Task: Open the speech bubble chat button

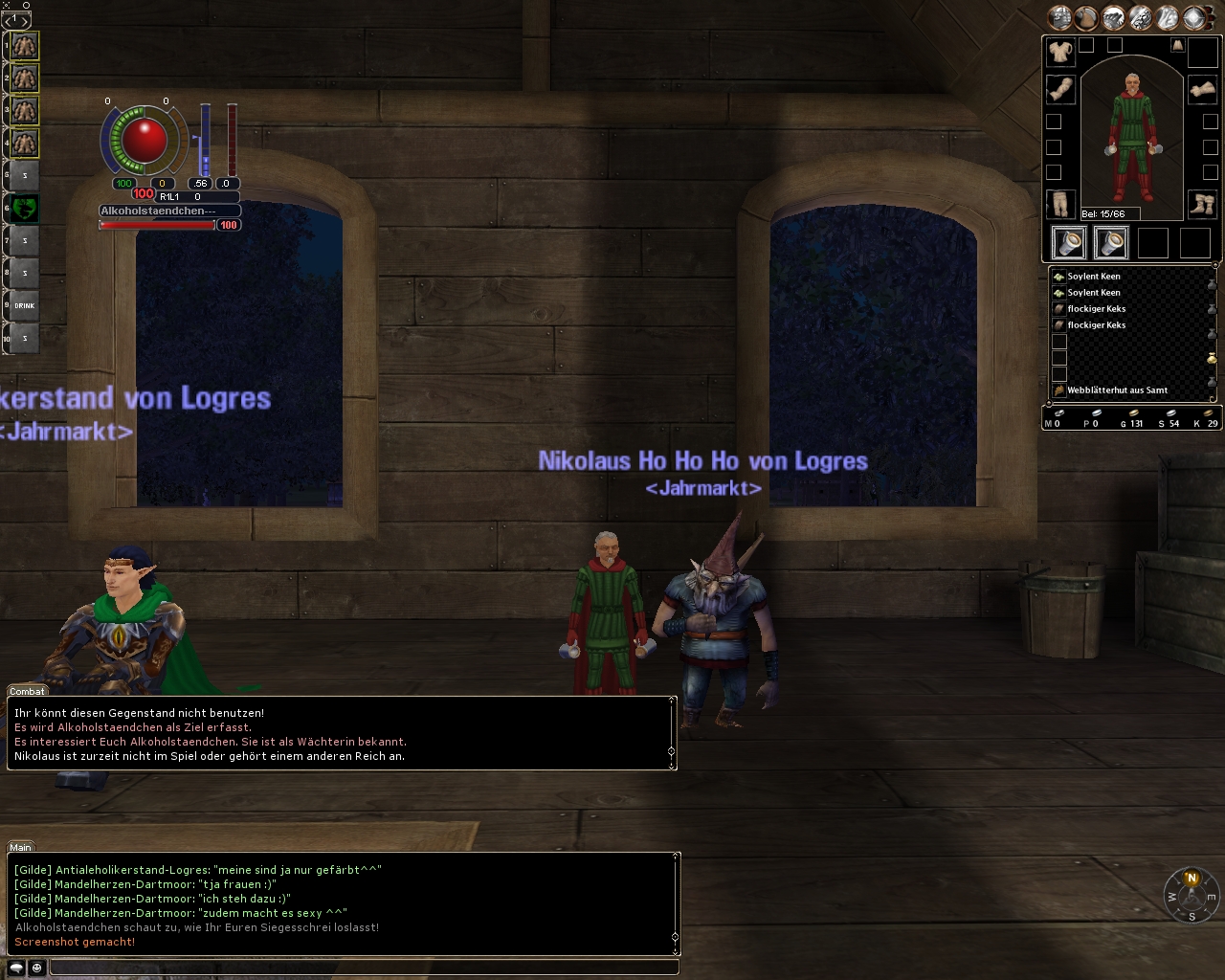Action: pos(16,968)
